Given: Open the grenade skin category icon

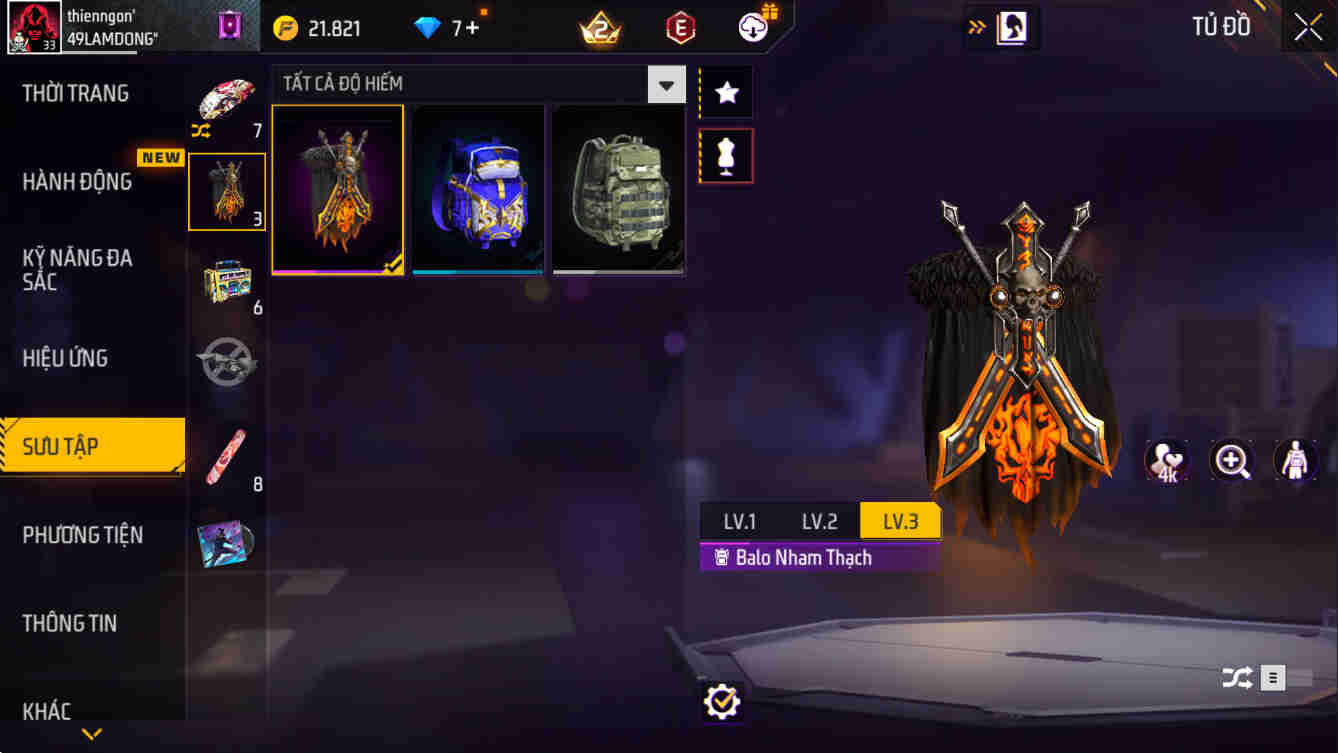Looking at the screenshot, I should click(227, 362).
